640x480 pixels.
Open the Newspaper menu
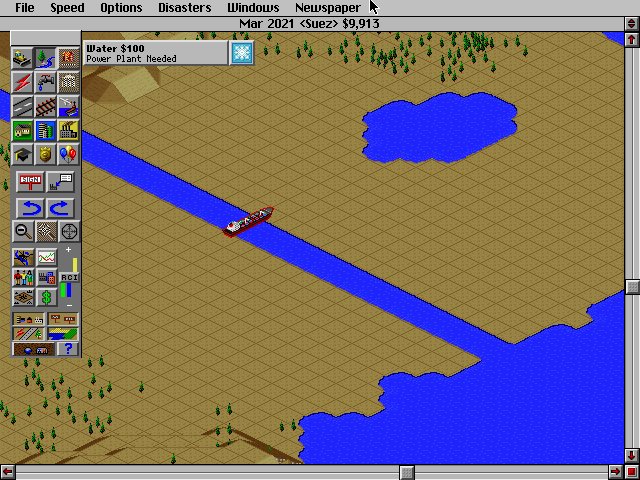point(327,8)
